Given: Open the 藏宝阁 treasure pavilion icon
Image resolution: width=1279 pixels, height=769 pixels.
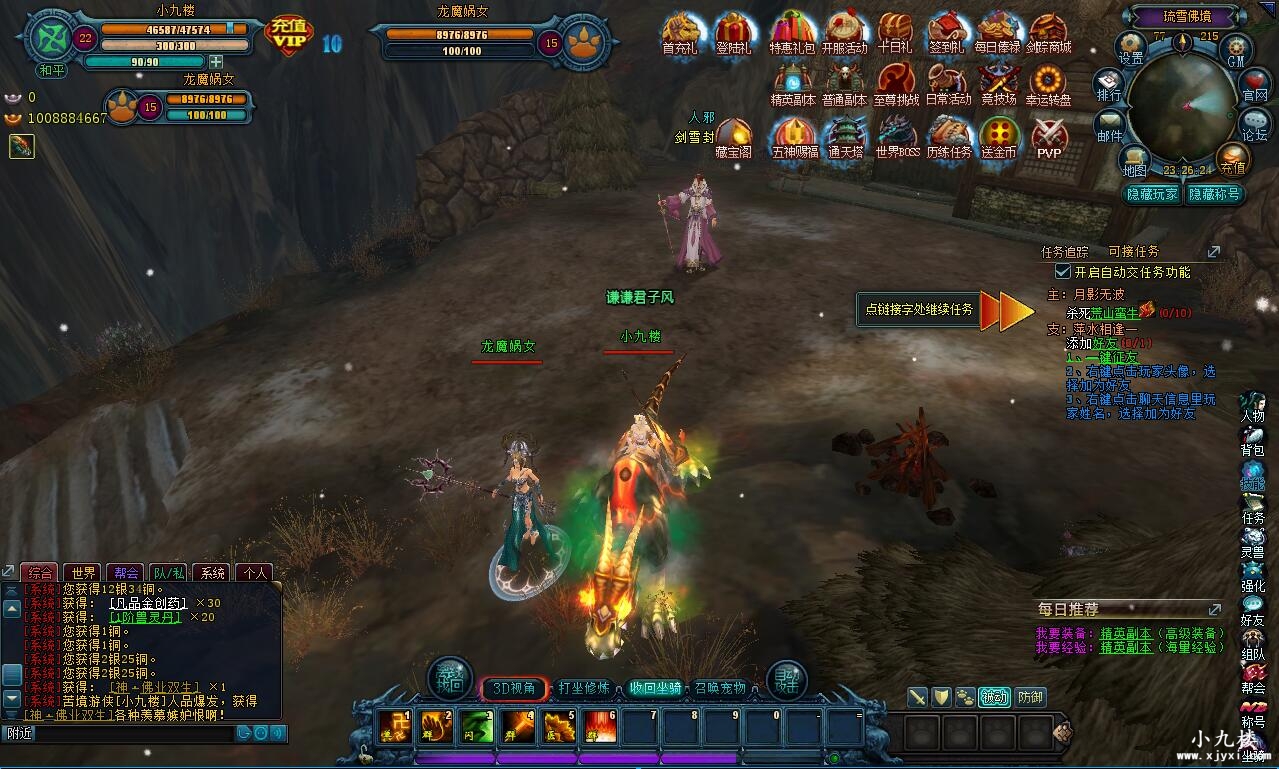Looking at the screenshot, I should (x=733, y=138).
